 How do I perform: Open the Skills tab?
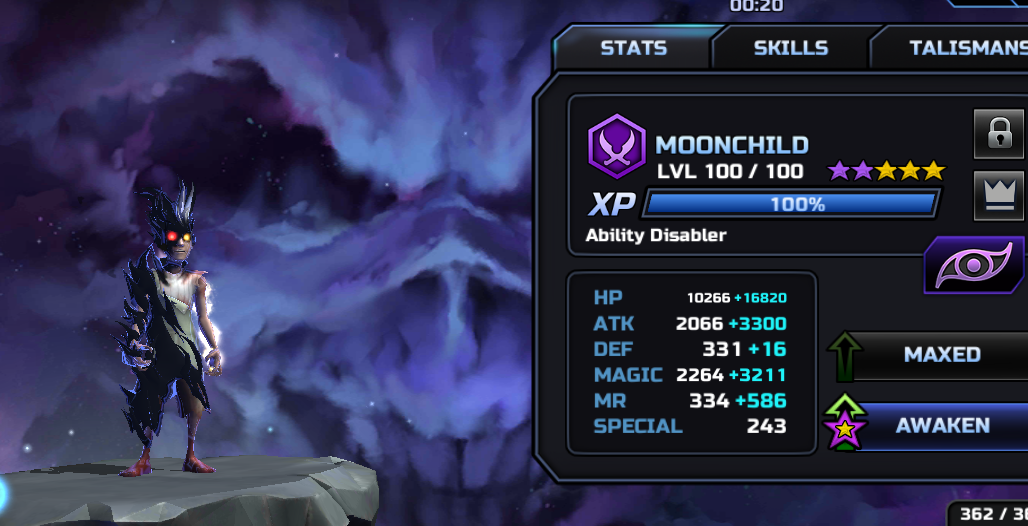790,48
